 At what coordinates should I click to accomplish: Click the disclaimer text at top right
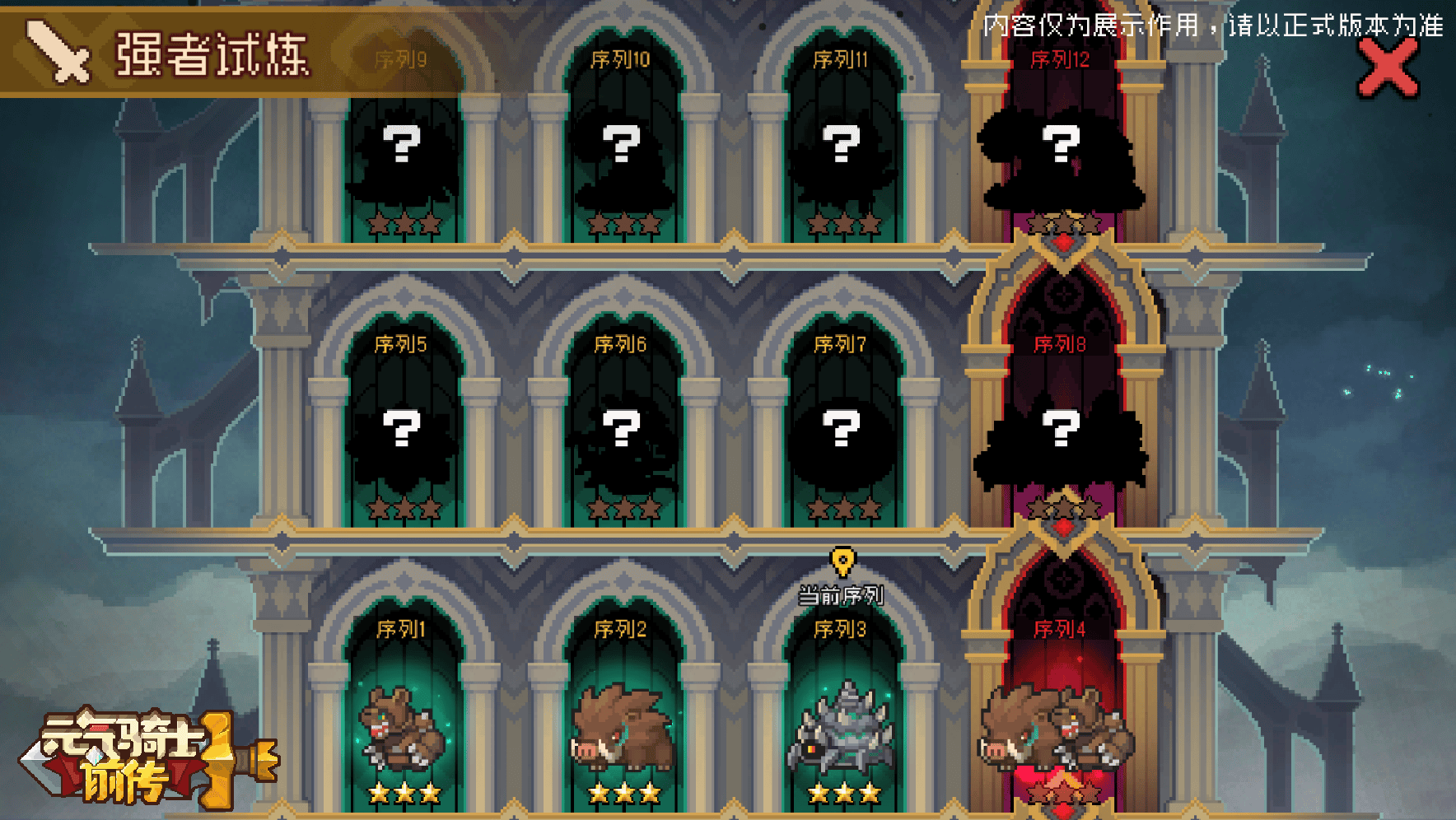[1211, 27]
